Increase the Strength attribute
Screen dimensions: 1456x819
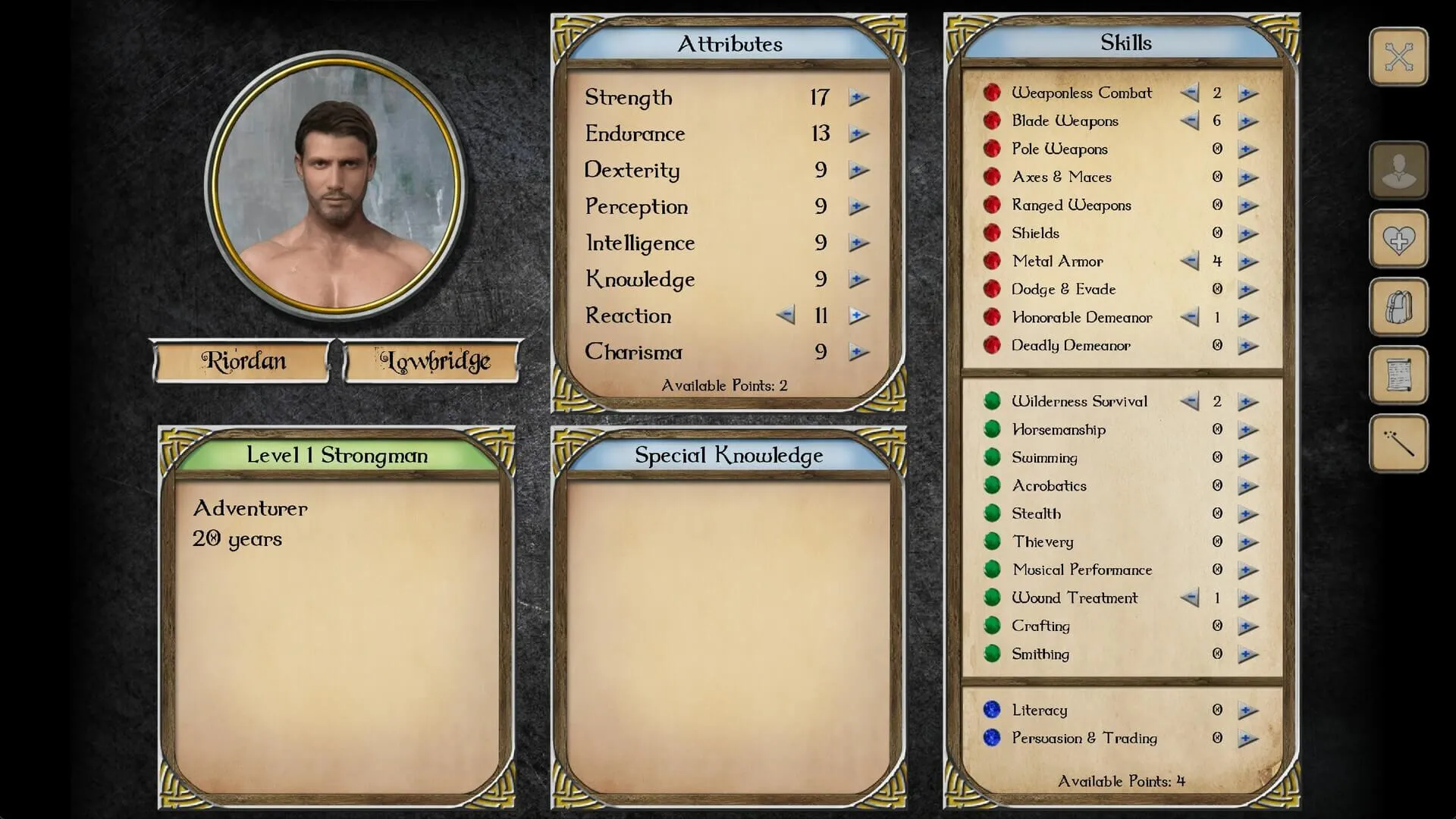coord(858,98)
